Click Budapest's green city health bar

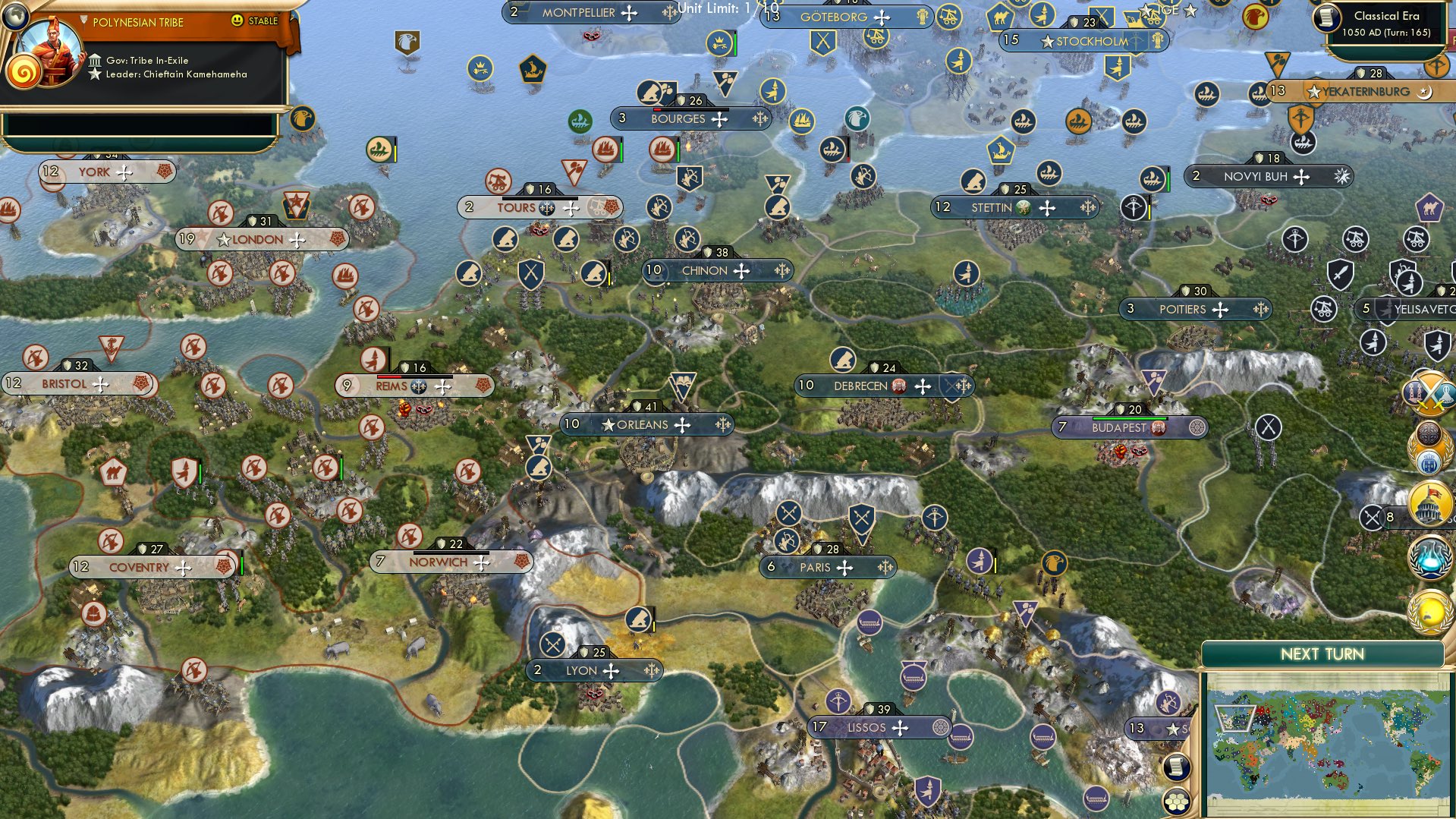(x=1132, y=417)
